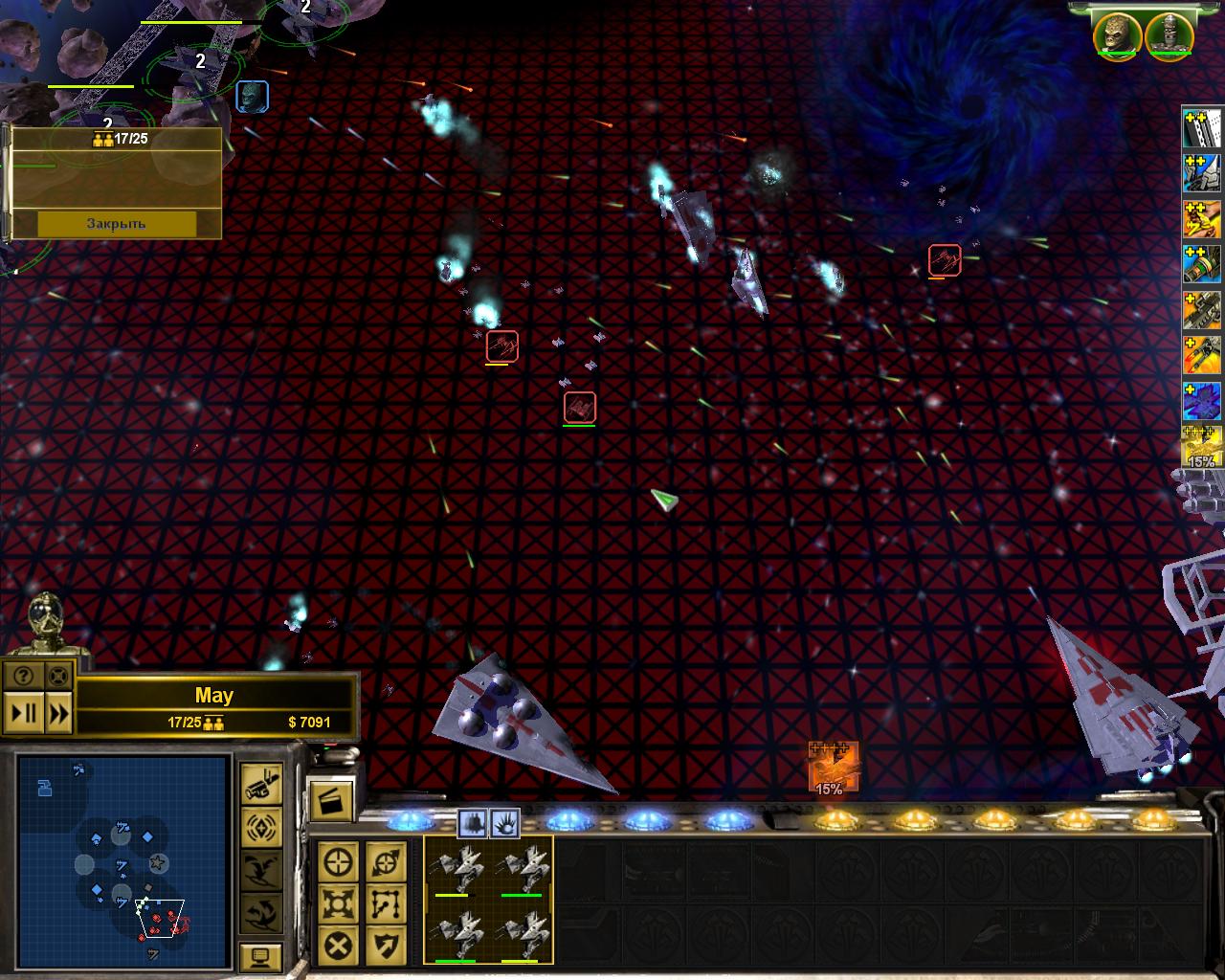Click the radar ping button beside minimap
This screenshot has height=980, width=1225.
click(260, 827)
